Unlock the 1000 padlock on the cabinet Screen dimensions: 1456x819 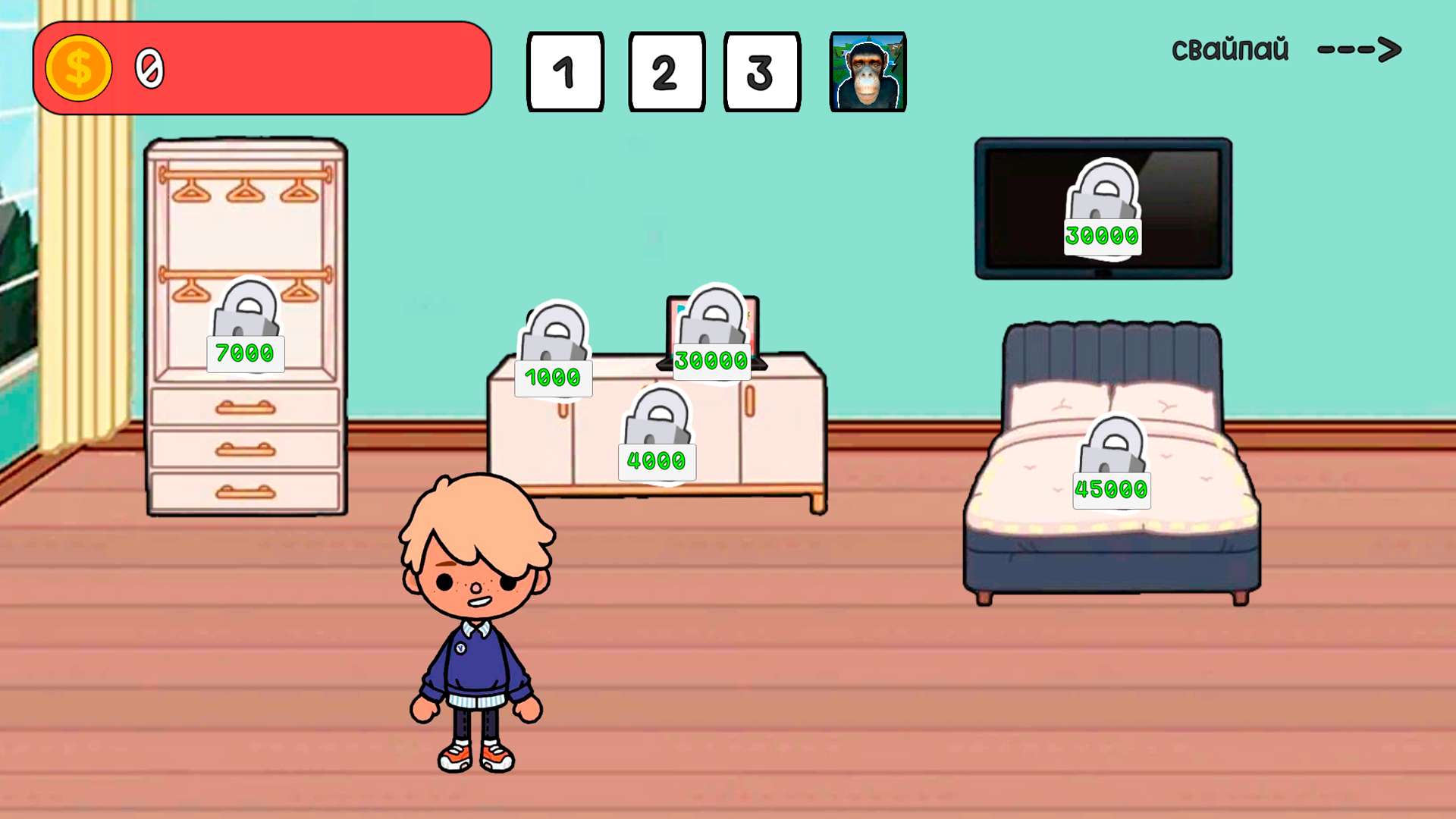click(554, 341)
